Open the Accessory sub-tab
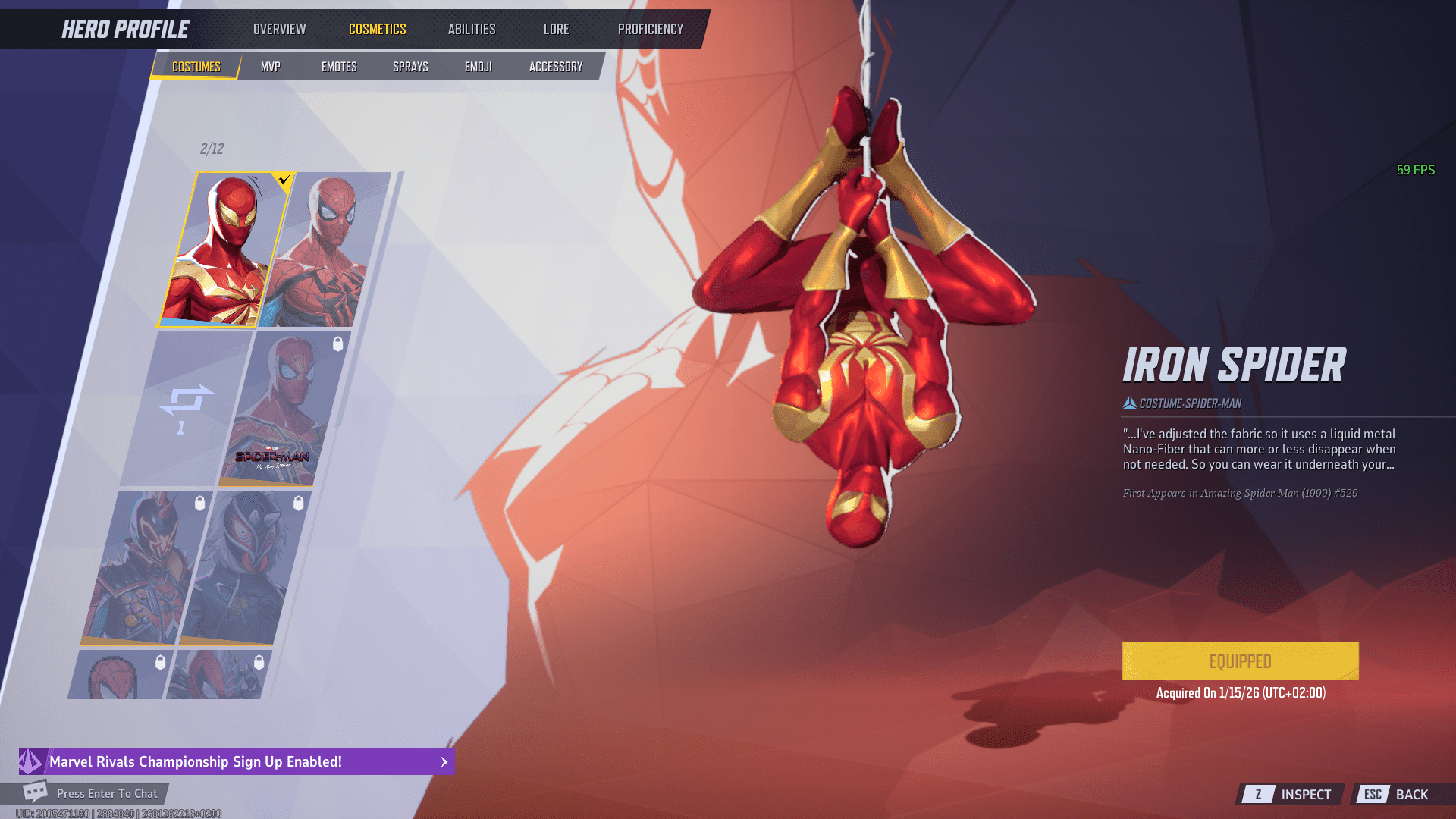The height and width of the screenshot is (819, 1456). coord(555,67)
